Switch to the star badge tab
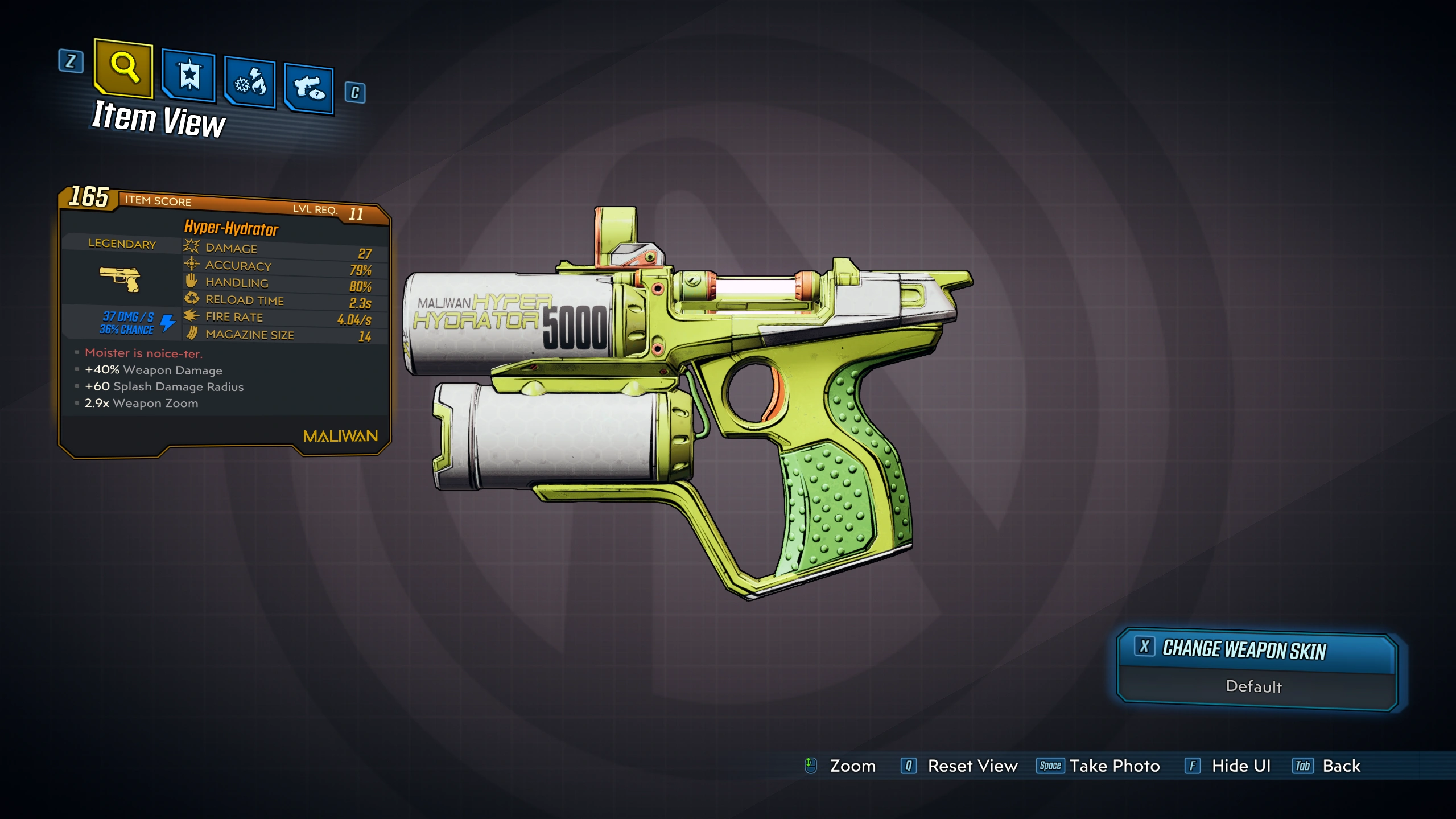This screenshot has width=1456, height=819. pyautogui.click(x=189, y=76)
